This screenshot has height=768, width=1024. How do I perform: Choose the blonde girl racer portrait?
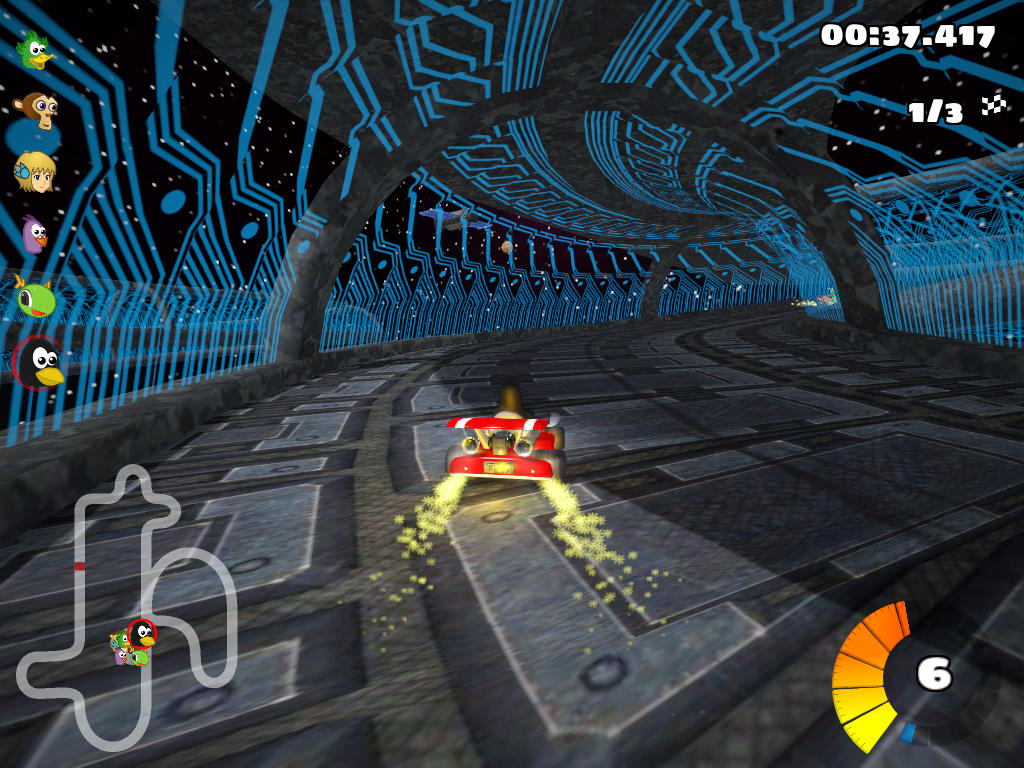click(36, 172)
